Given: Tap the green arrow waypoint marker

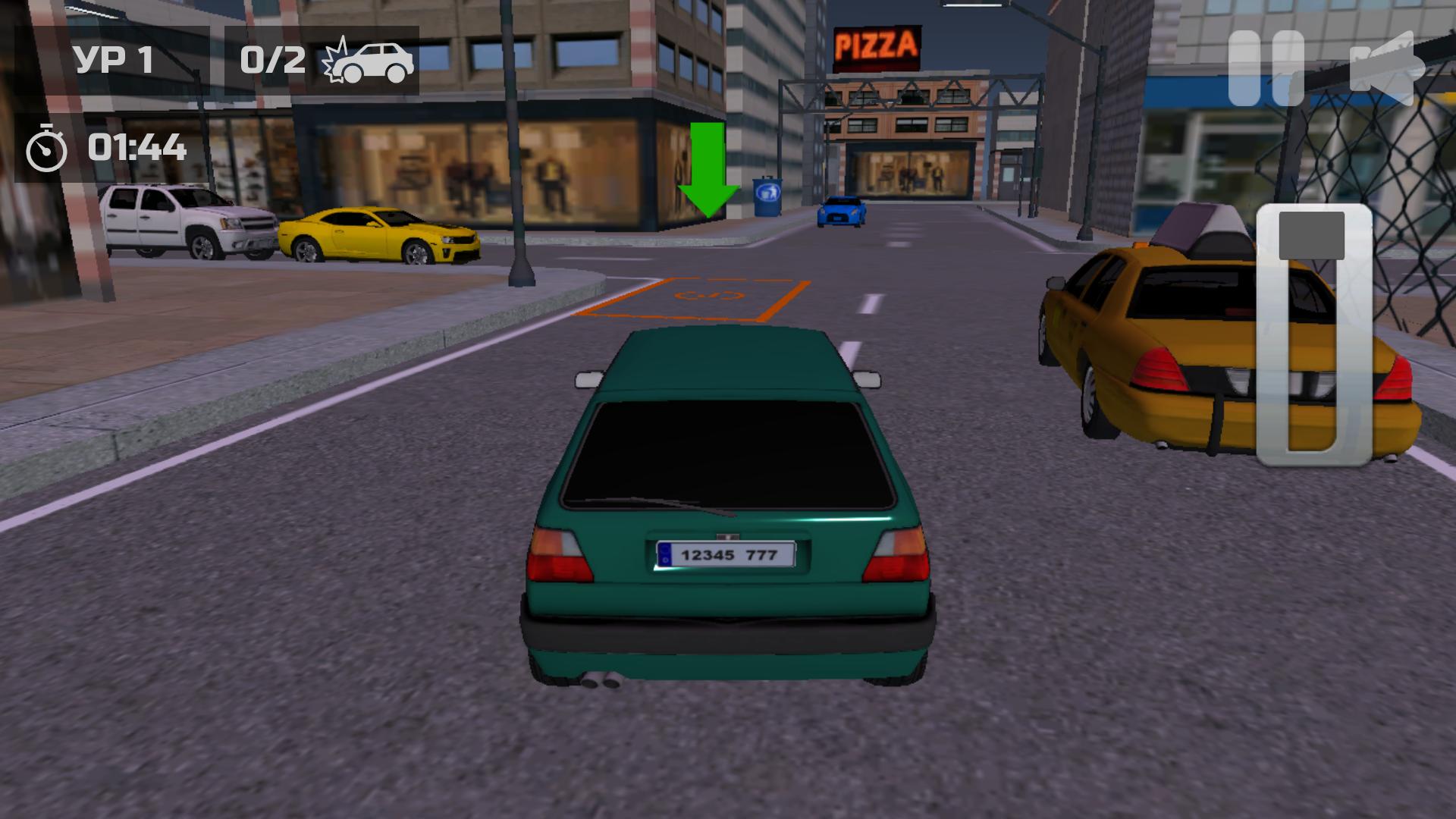Looking at the screenshot, I should 708,171.
